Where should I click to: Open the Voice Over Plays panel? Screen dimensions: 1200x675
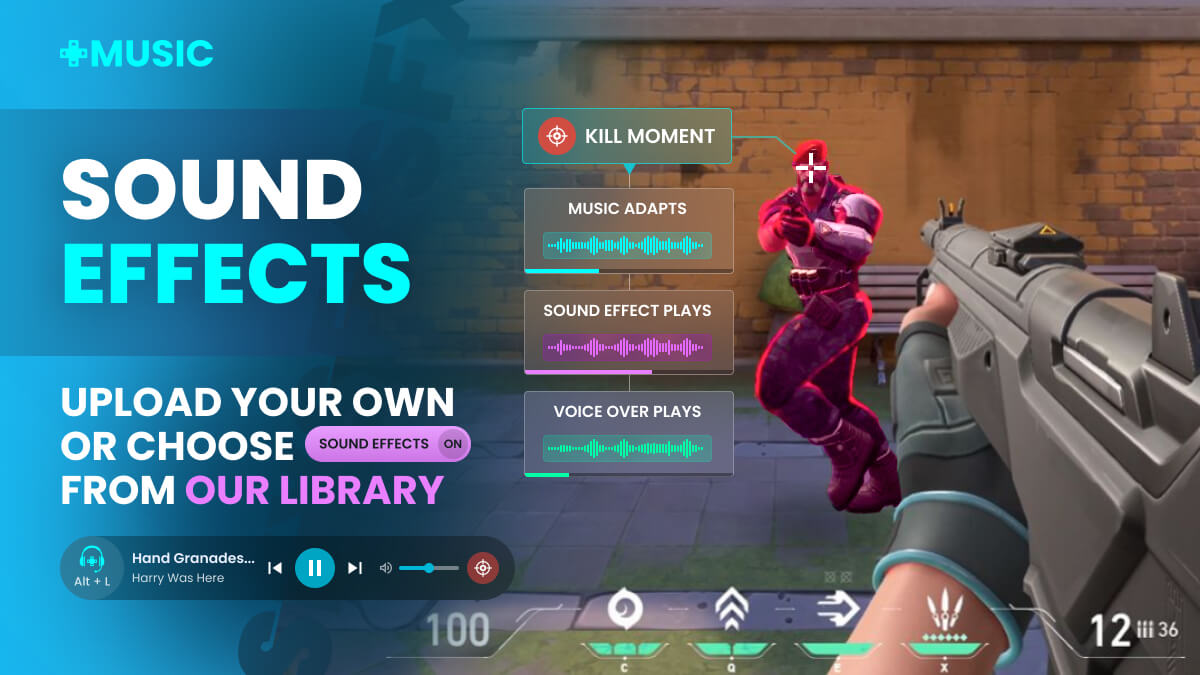coord(628,432)
